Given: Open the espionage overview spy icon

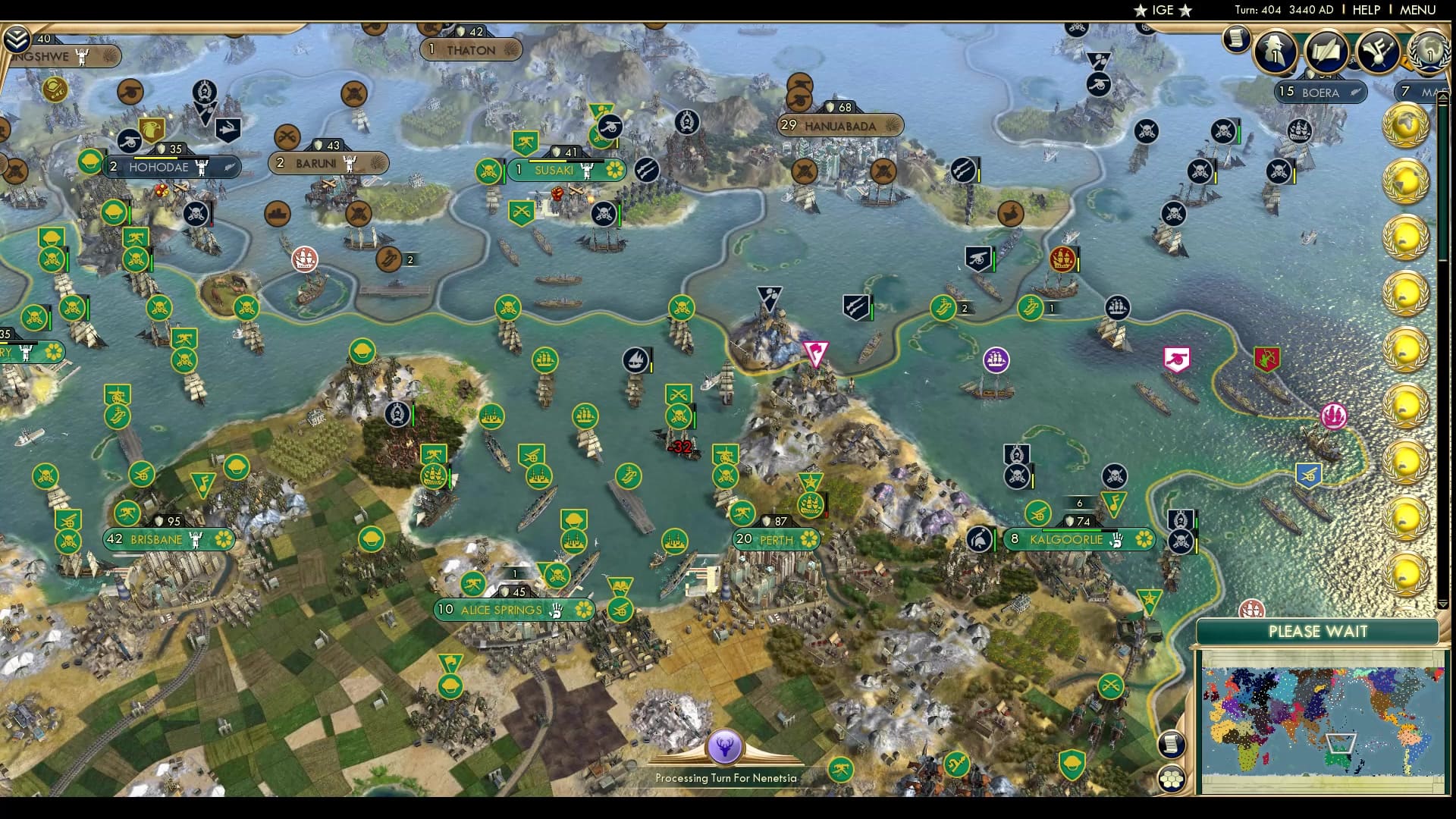Looking at the screenshot, I should (x=1274, y=49).
